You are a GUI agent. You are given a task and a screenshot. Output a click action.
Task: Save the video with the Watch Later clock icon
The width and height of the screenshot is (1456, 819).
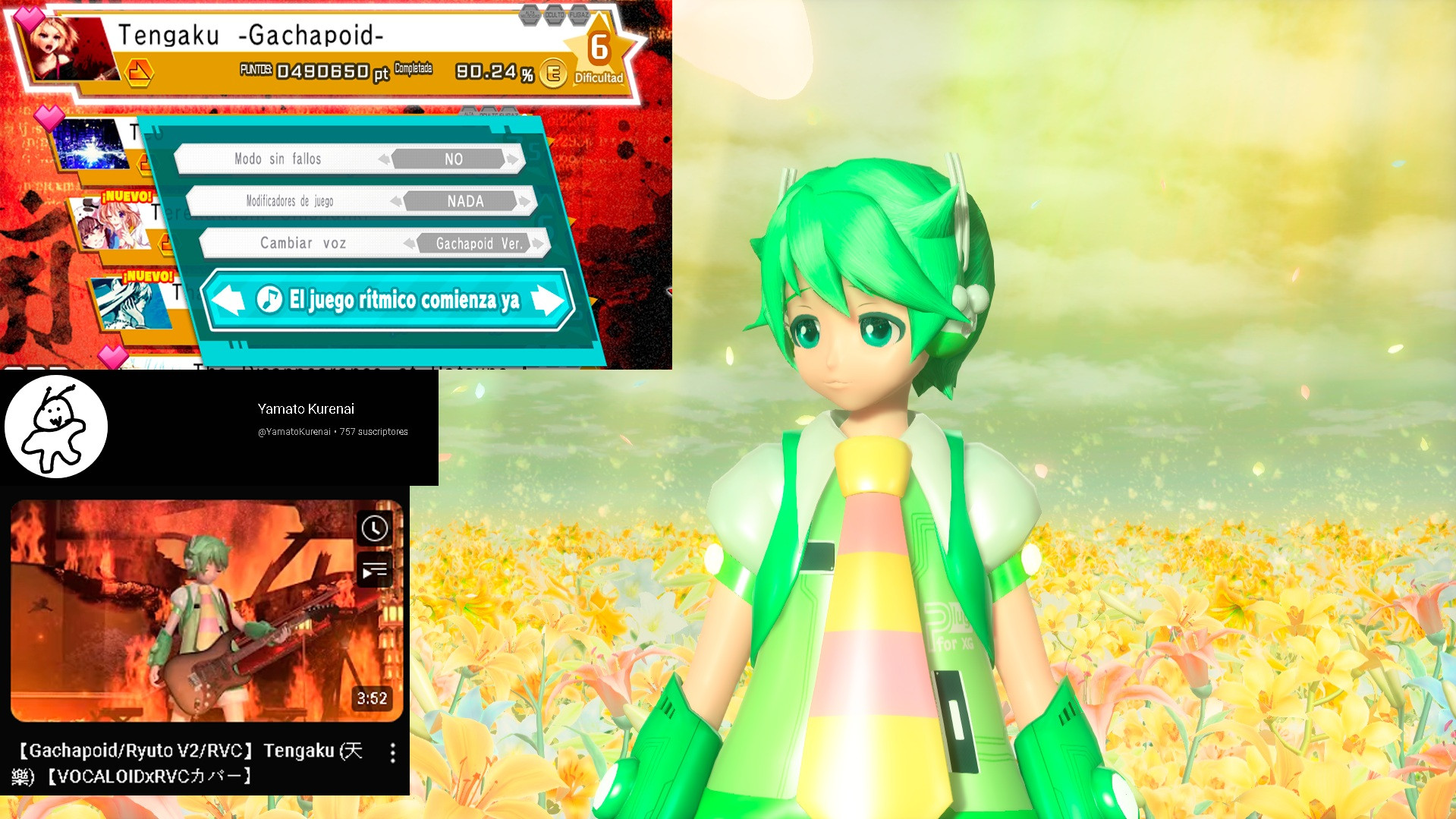tap(376, 527)
